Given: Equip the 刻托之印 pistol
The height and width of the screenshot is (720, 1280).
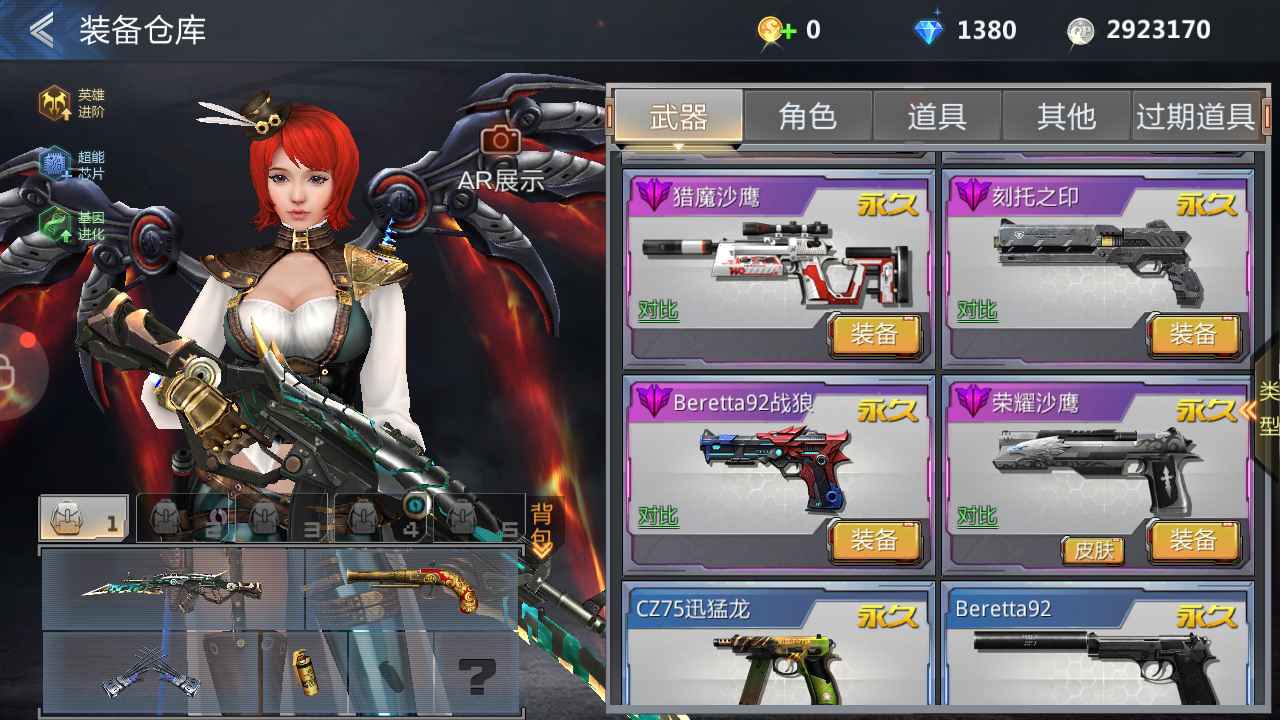Looking at the screenshot, I should [x=1193, y=335].
